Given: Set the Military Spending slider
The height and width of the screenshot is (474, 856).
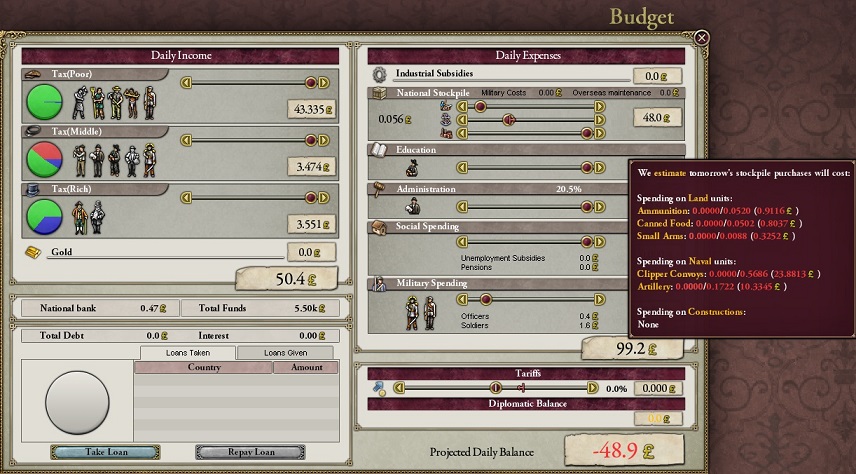Looking at the screenshot, I should (x=487, y=299).
